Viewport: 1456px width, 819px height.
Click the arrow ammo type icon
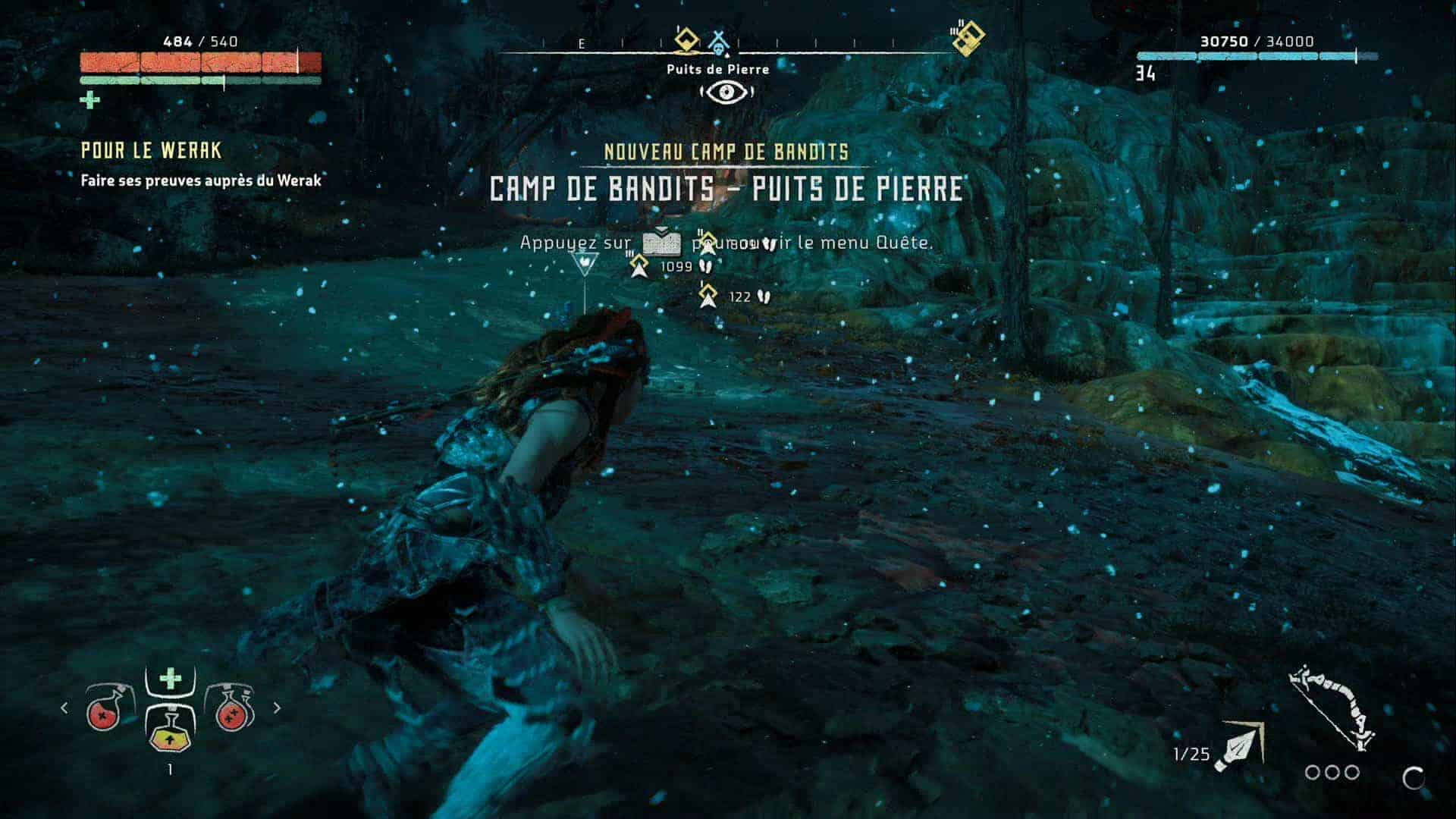1239,748
